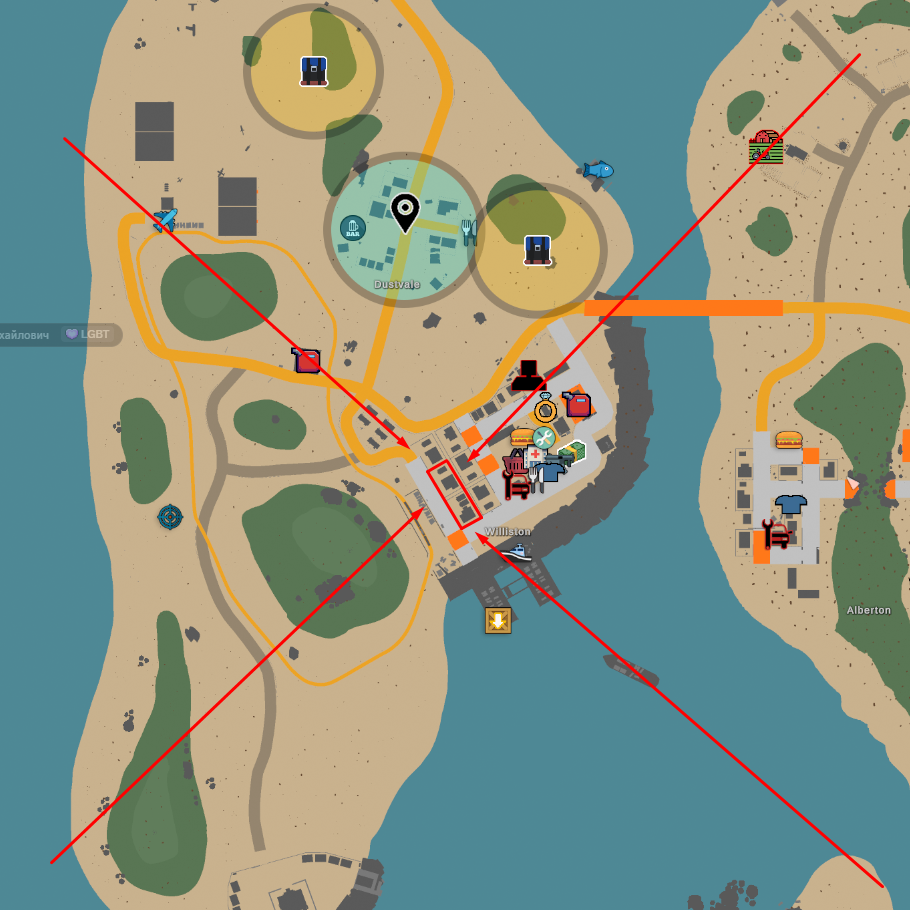Click the blue airplane airport marker
910x910 pixels.
point(165,220)
